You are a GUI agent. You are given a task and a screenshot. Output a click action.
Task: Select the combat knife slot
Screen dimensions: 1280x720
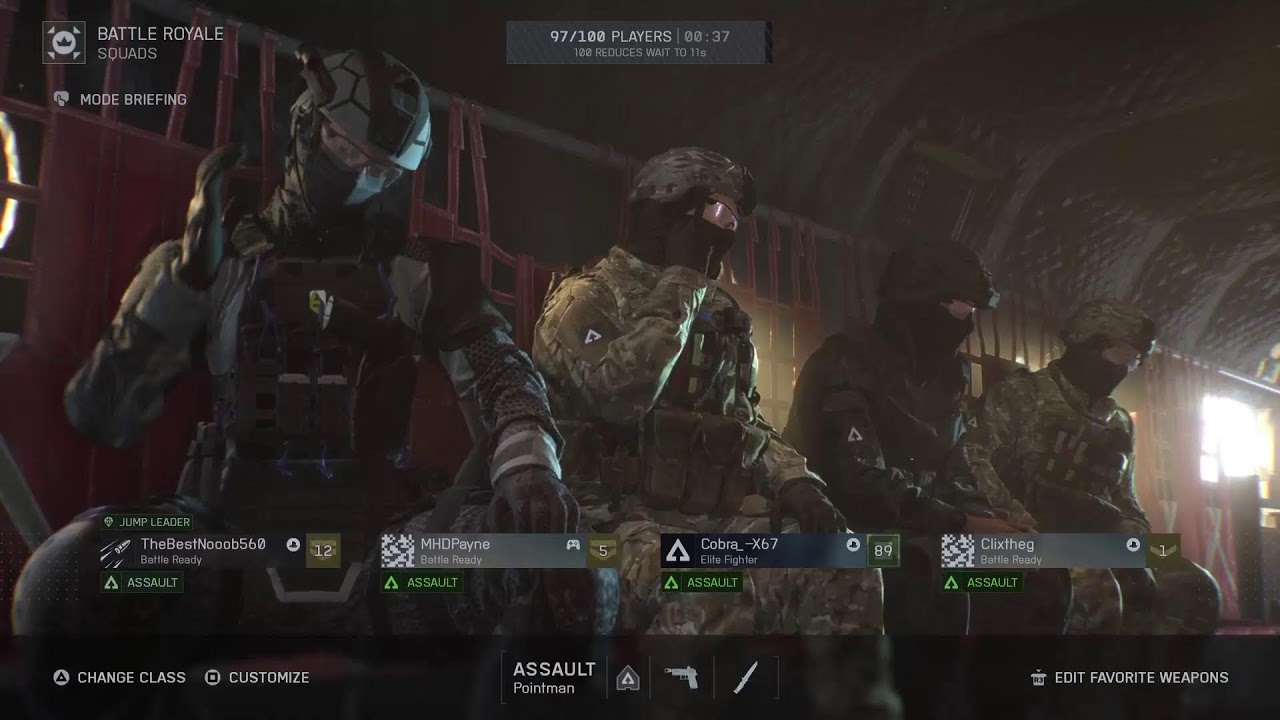pyautogui.click(x=745, y=677)
